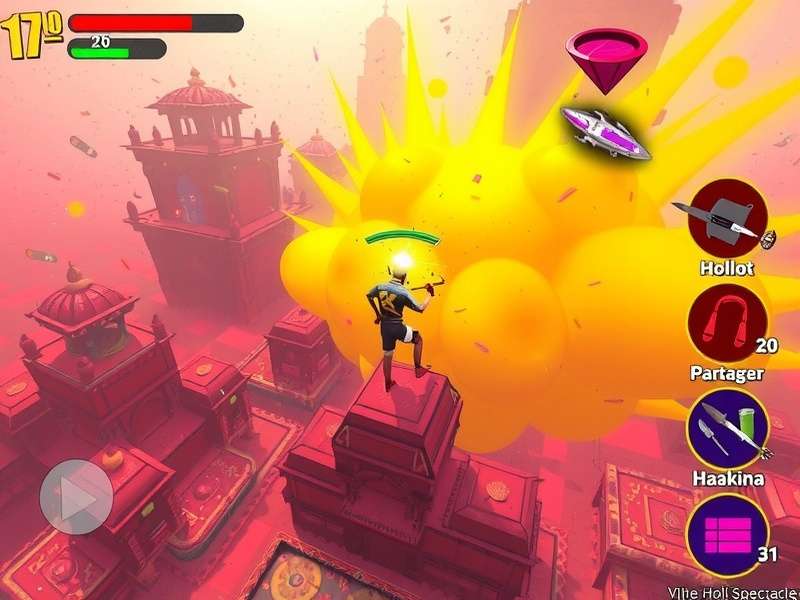Tap the pink grid ability button
The width and height of the screenshot is (800, 600).
tap(727, 534)
